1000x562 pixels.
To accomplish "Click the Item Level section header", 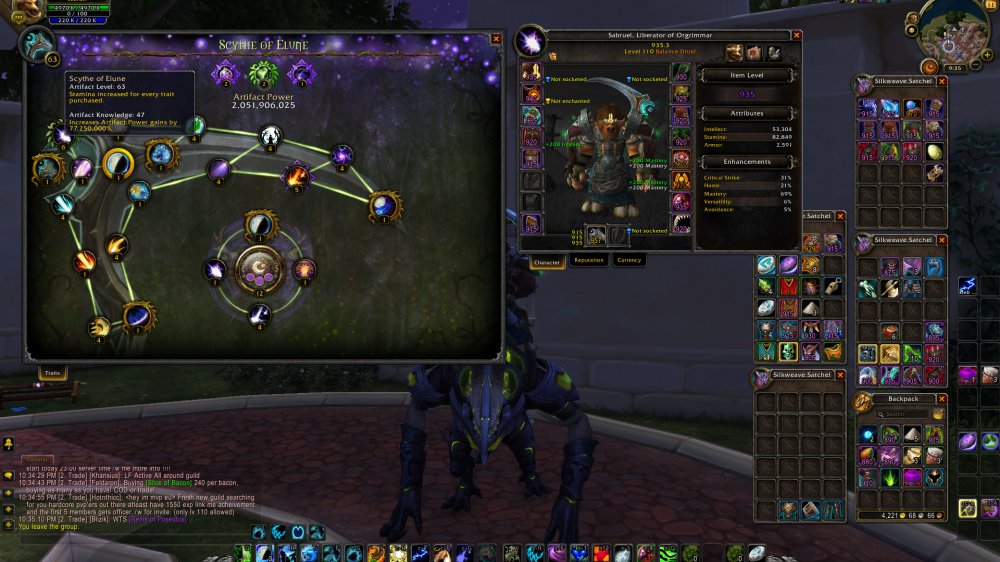I will pyautogui.click(x=747, y=76).
